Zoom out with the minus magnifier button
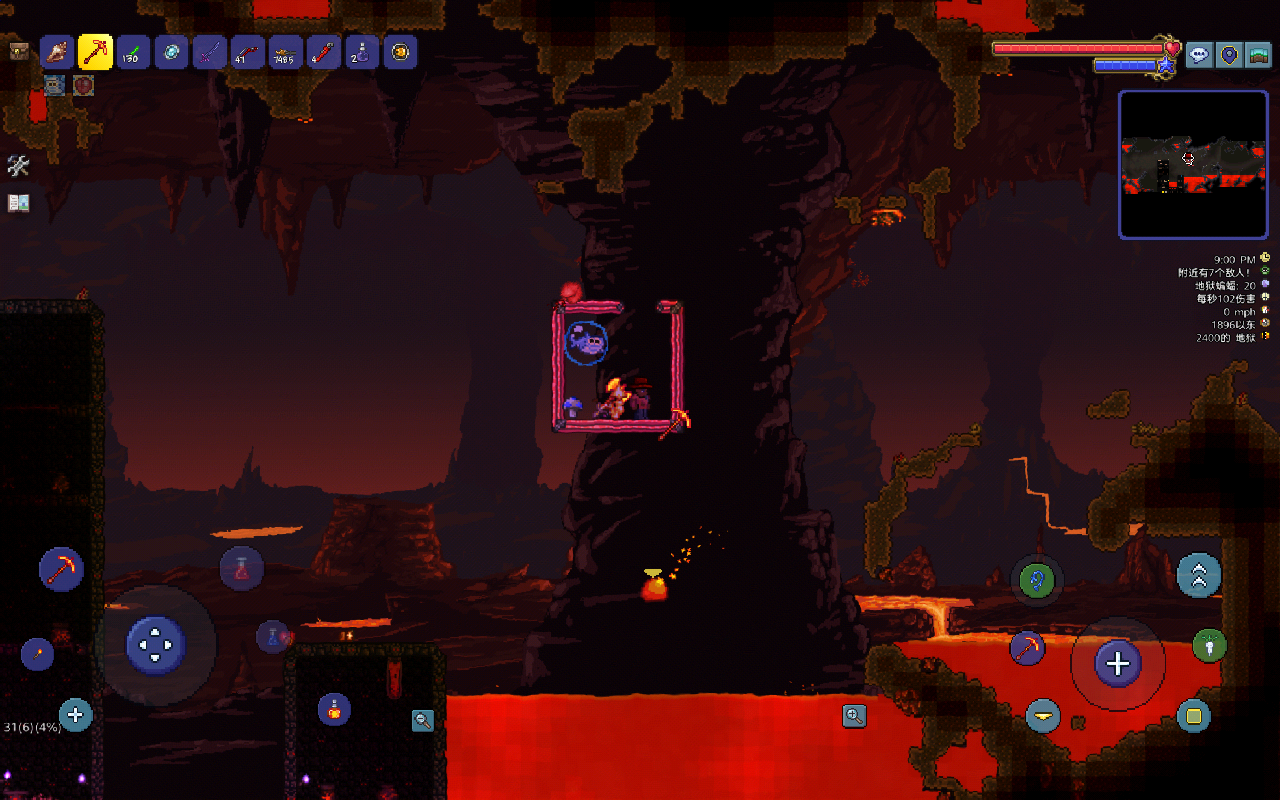The image size is (1280, 800). point(423,720)
